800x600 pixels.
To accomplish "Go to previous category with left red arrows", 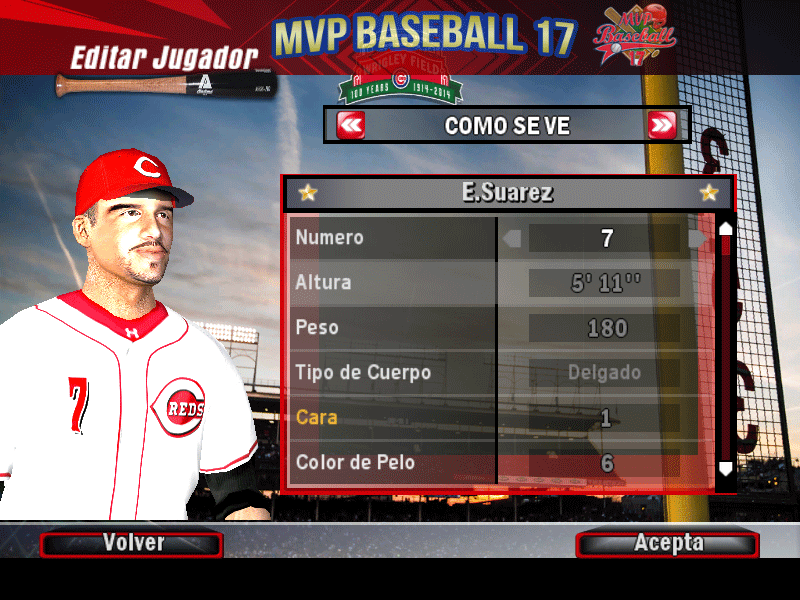I will (x=351, y=126).
